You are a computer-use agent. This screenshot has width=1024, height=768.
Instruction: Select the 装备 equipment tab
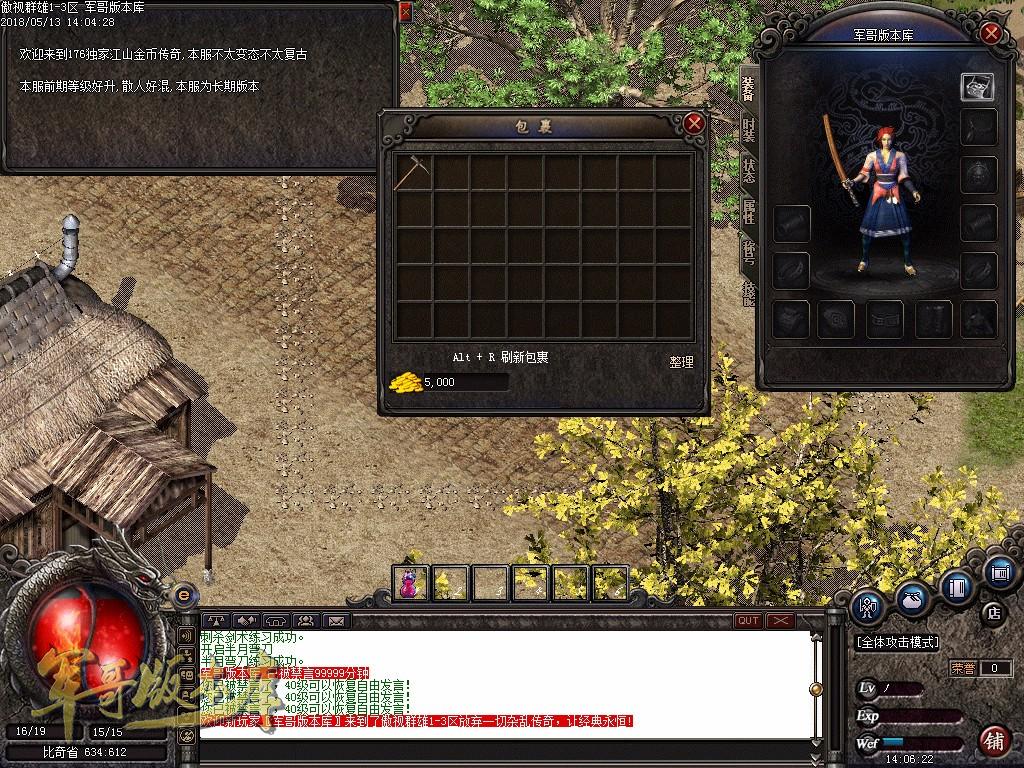pyautogui.click(x=748, y=88)
